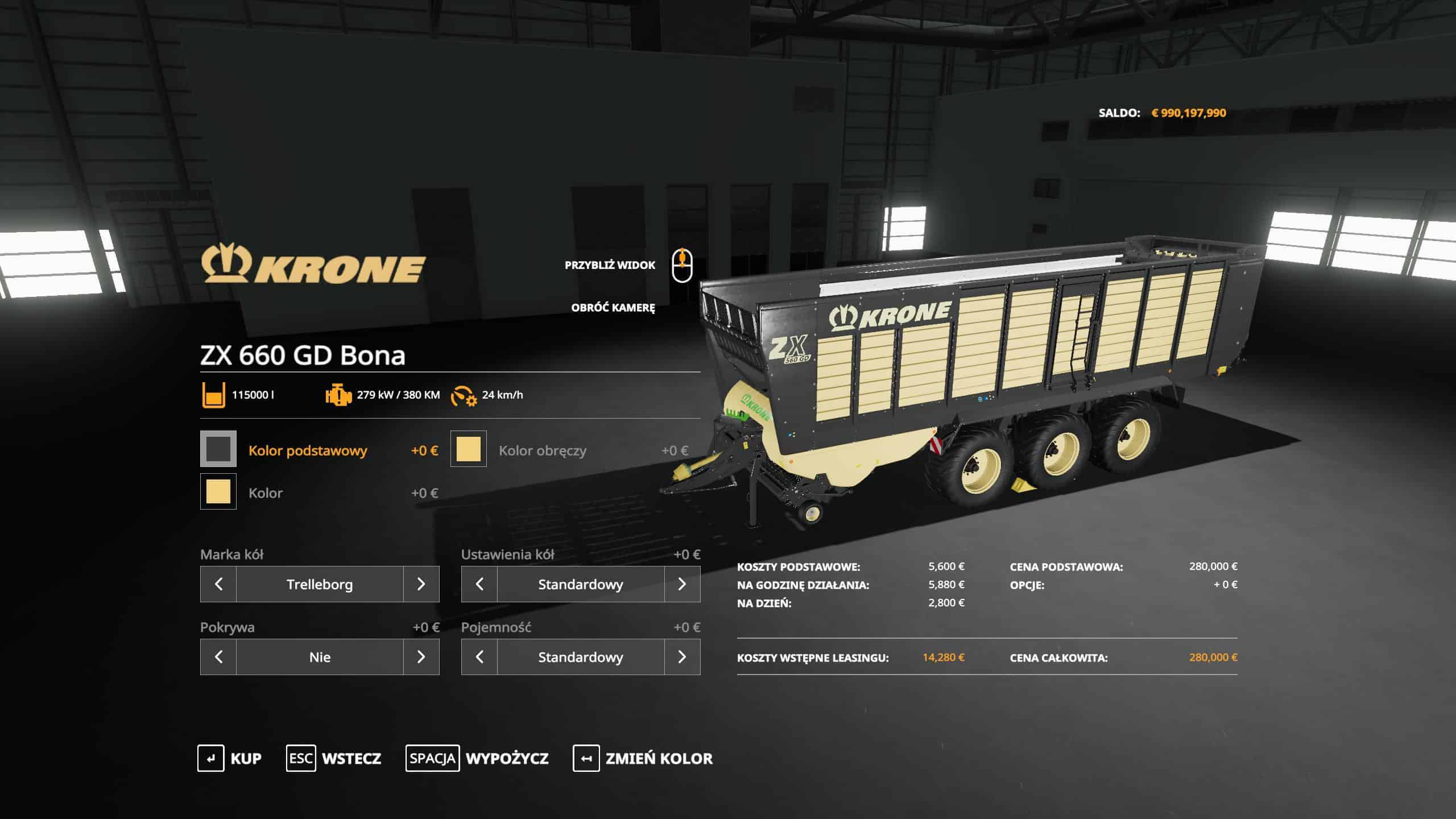Screen dimensions: 1456x819
Task: Advance Pojemność capacity option with right arrow
Action: click(682, 657)
